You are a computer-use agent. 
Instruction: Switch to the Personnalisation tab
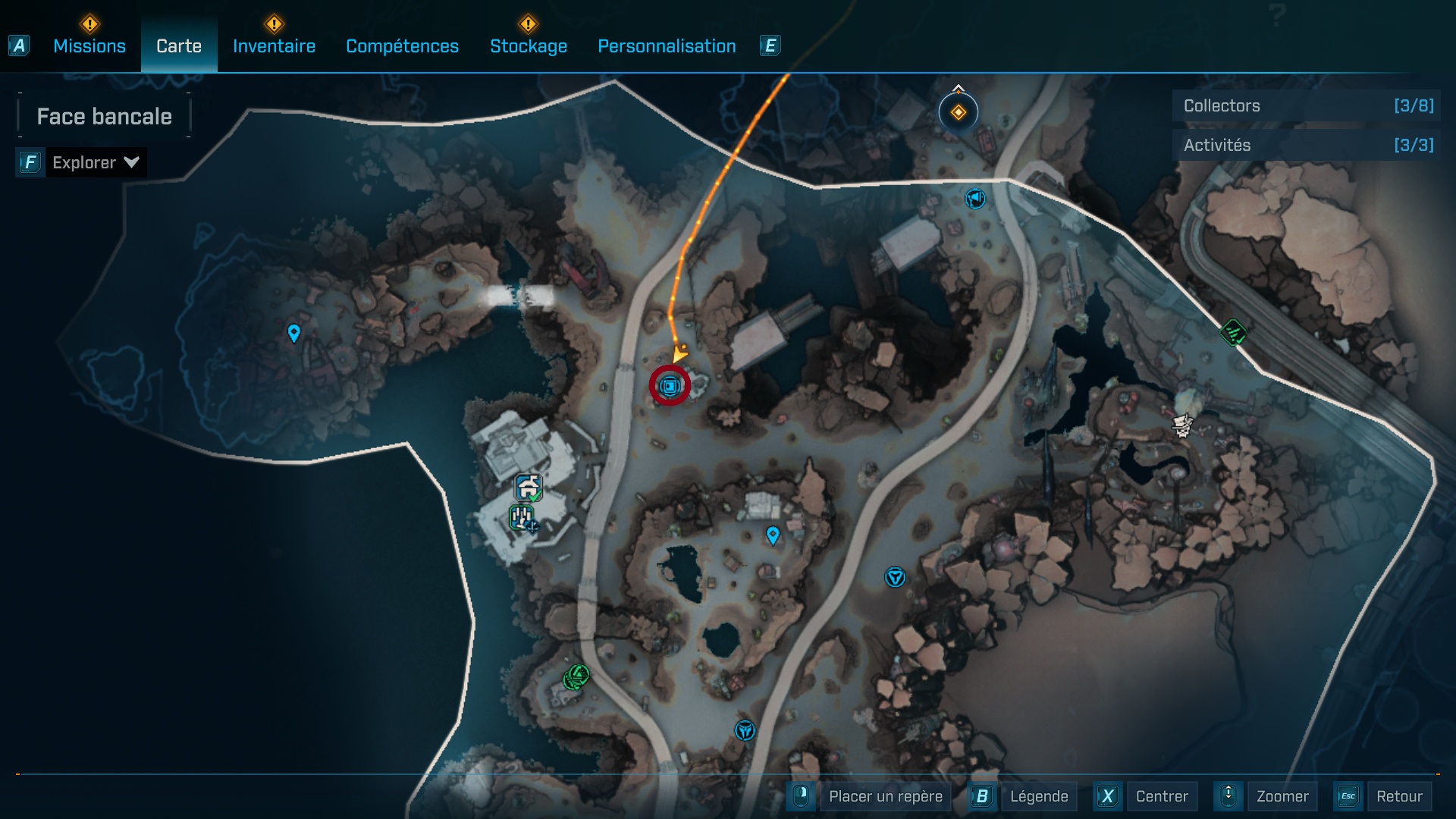667,46
